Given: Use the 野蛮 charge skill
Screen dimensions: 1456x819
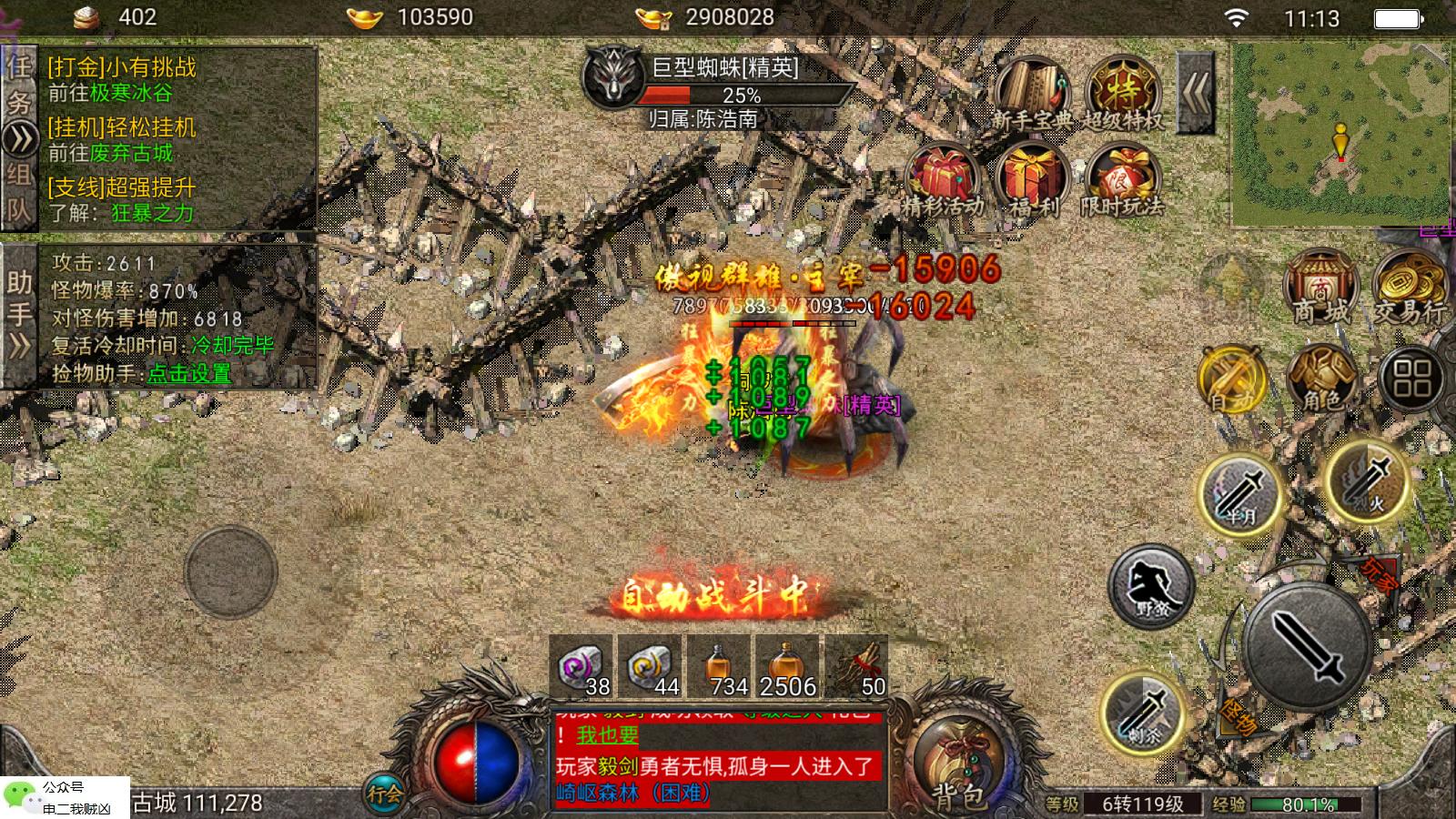Looking at the screenshot, I should click(x=1151, y=587).
